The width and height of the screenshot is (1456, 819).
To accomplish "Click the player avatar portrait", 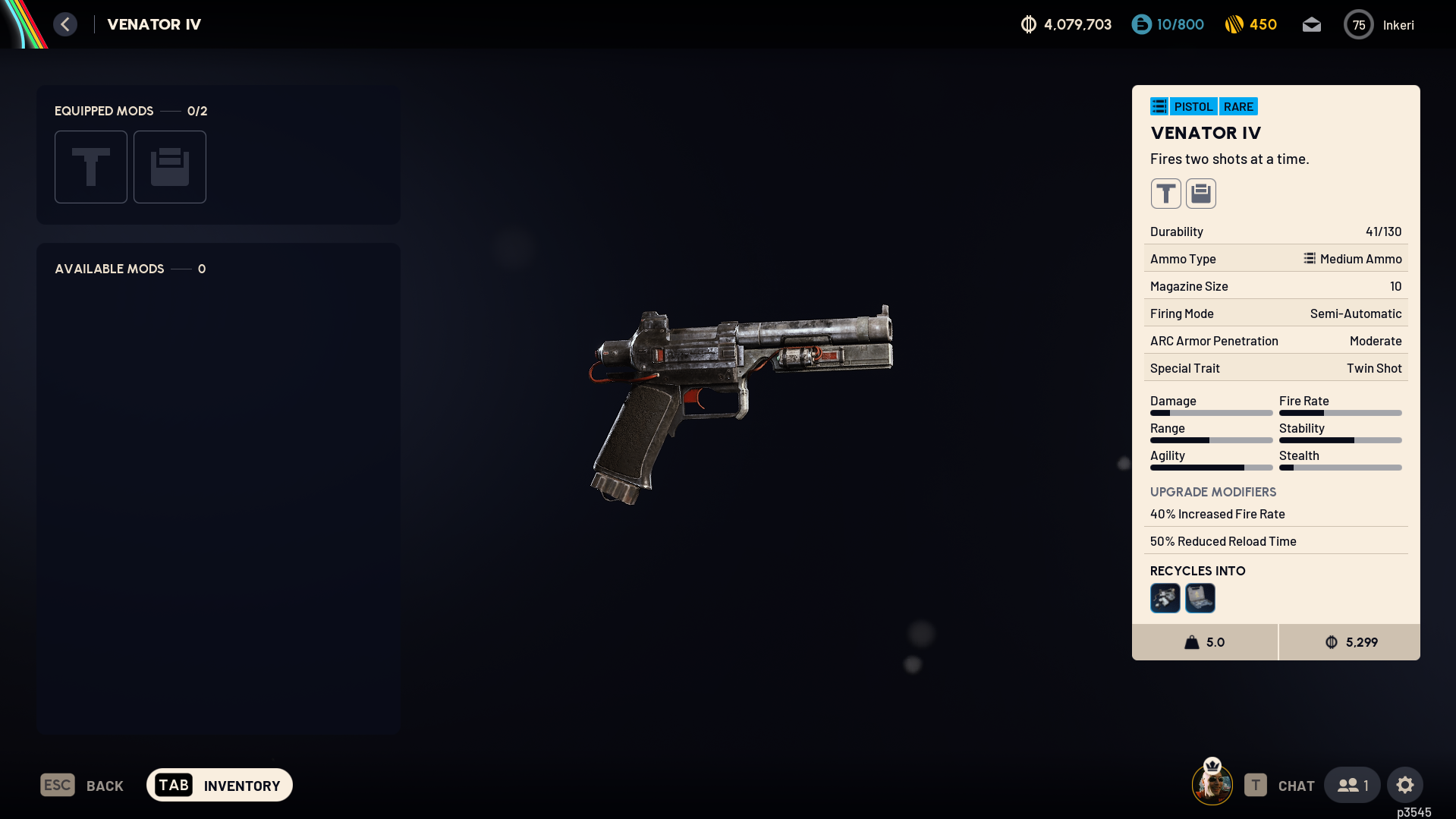I will [1212, 785].
